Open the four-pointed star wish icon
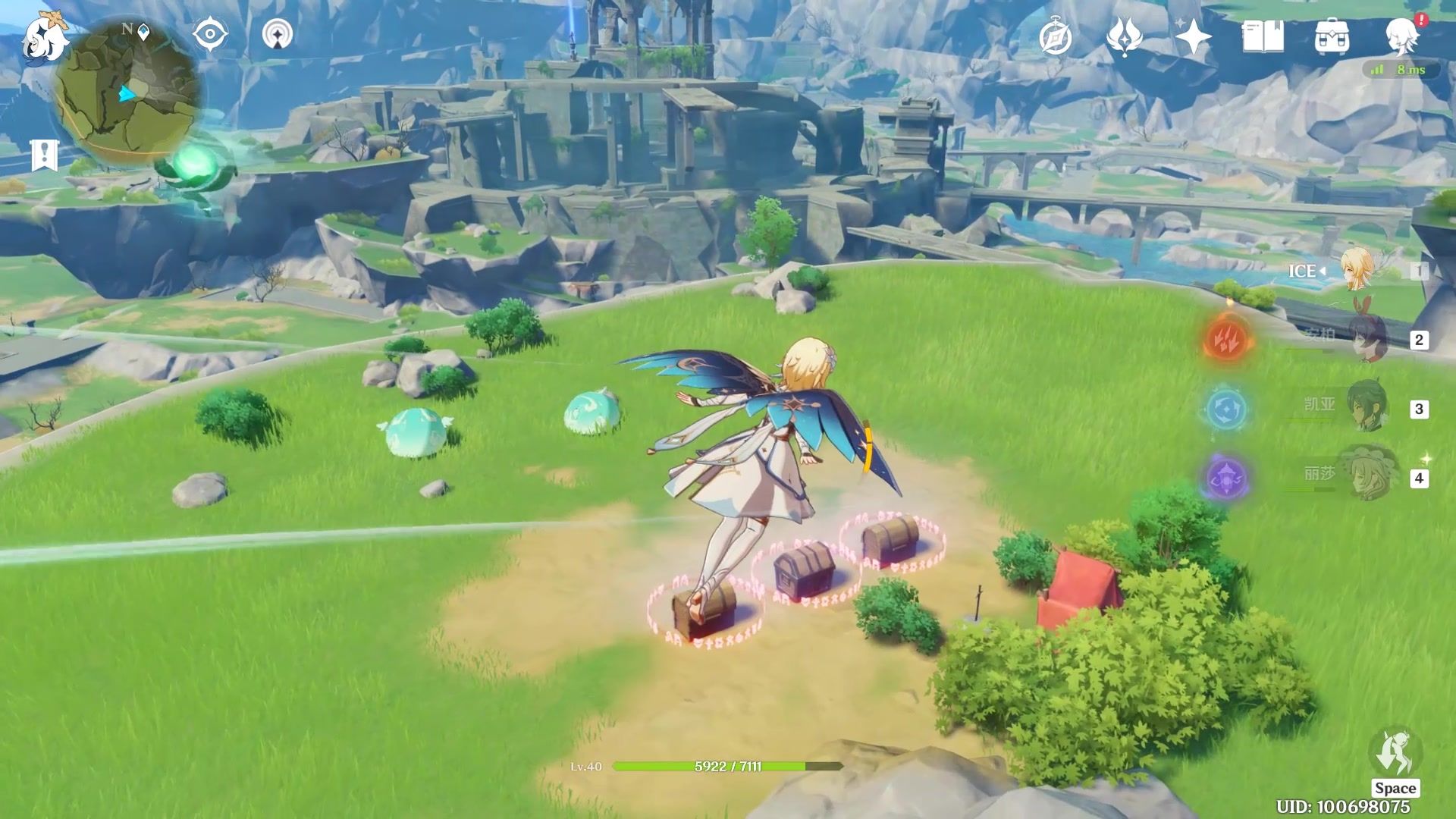 pos(1193,36)
